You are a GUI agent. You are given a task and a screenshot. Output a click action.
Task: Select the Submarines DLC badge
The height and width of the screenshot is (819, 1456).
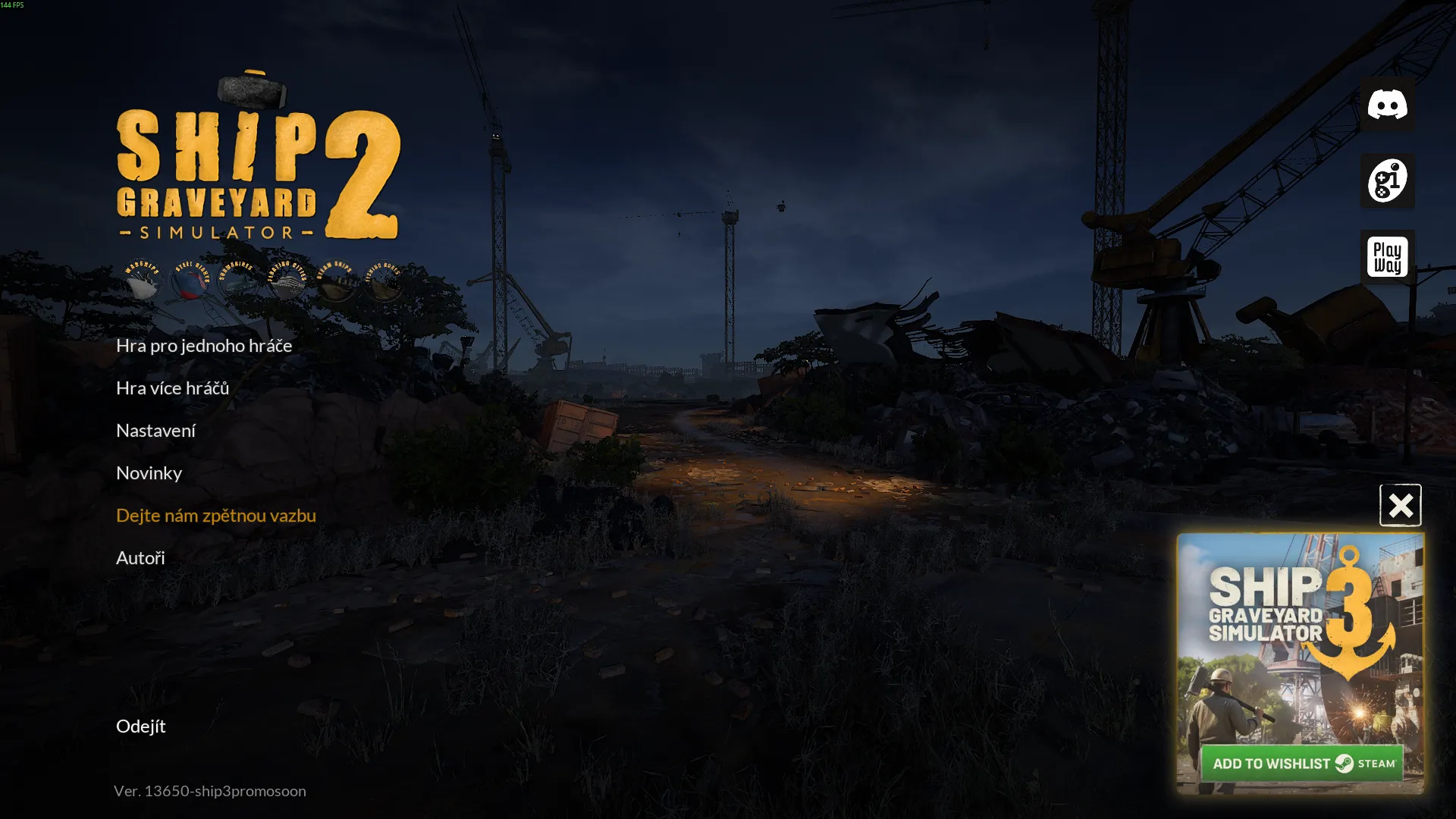(x=239, y=281)
